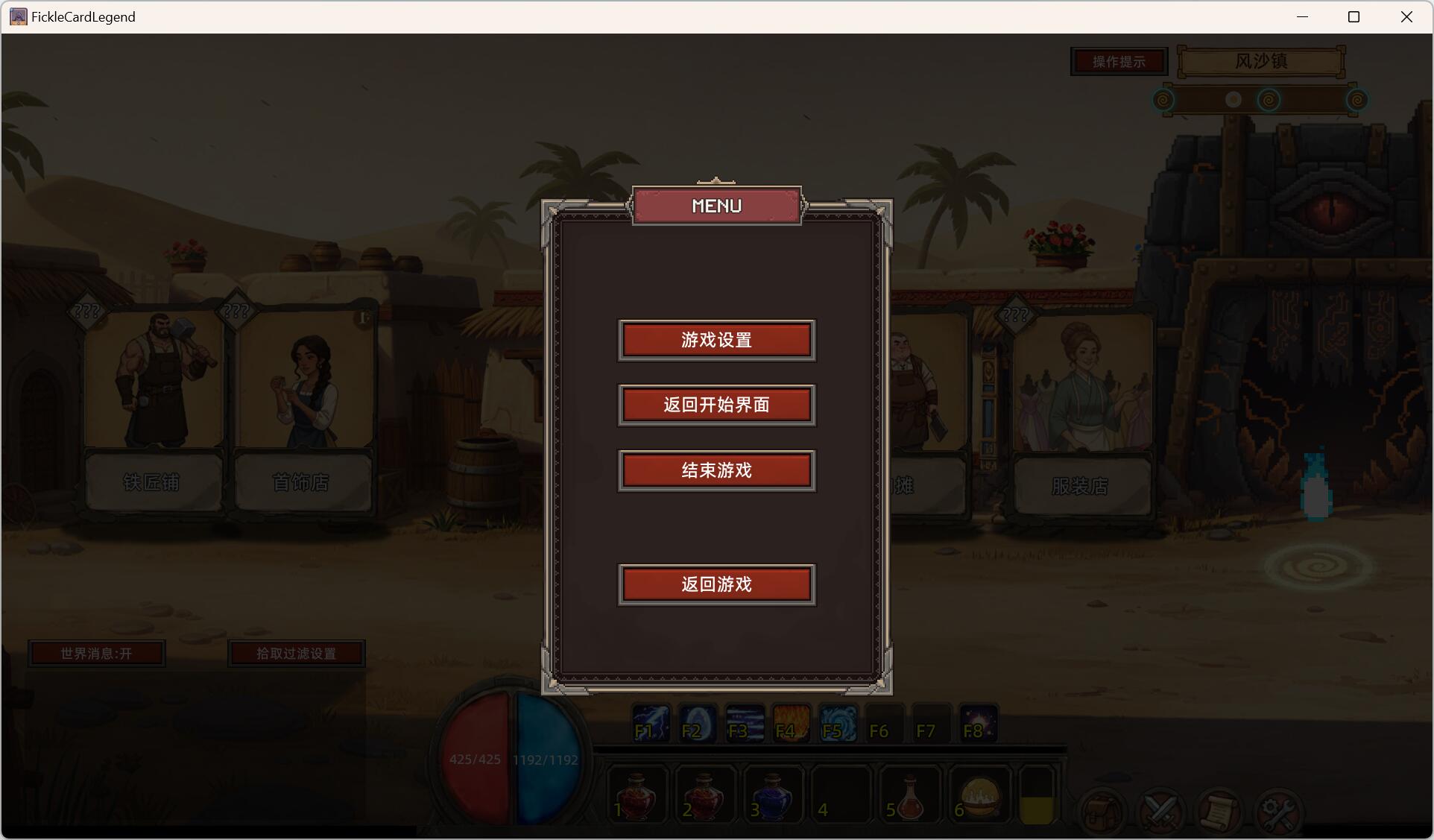The image size is (1434, 840).
Task: Toggle 世界消息 off
Action: pos(96,653)
